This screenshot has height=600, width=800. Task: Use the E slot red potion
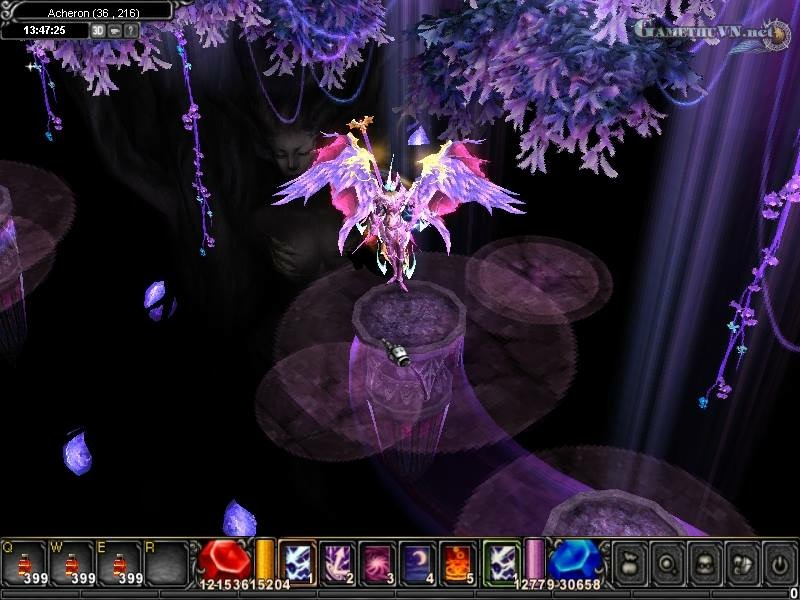[x=121, y=562]
